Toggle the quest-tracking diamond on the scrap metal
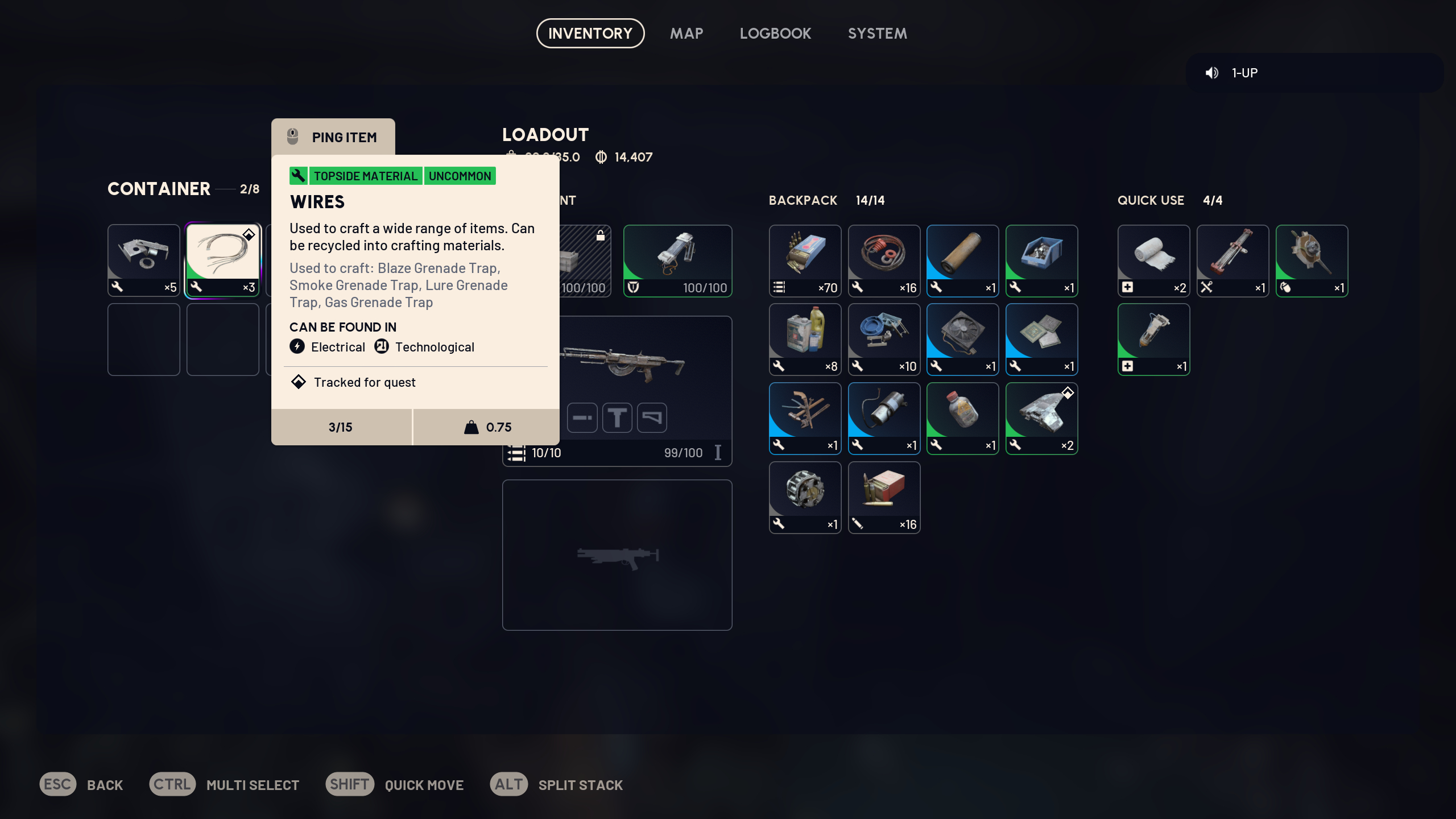Image resolution: width=1456 pixels, height=819 pixels. pyautogui.click(x=1068, y=392)
